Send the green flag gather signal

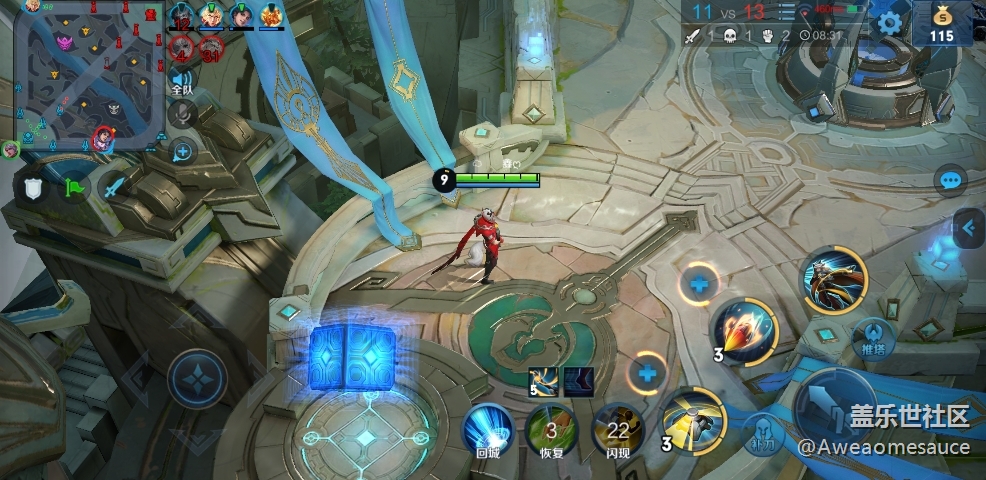click(74, 188)
